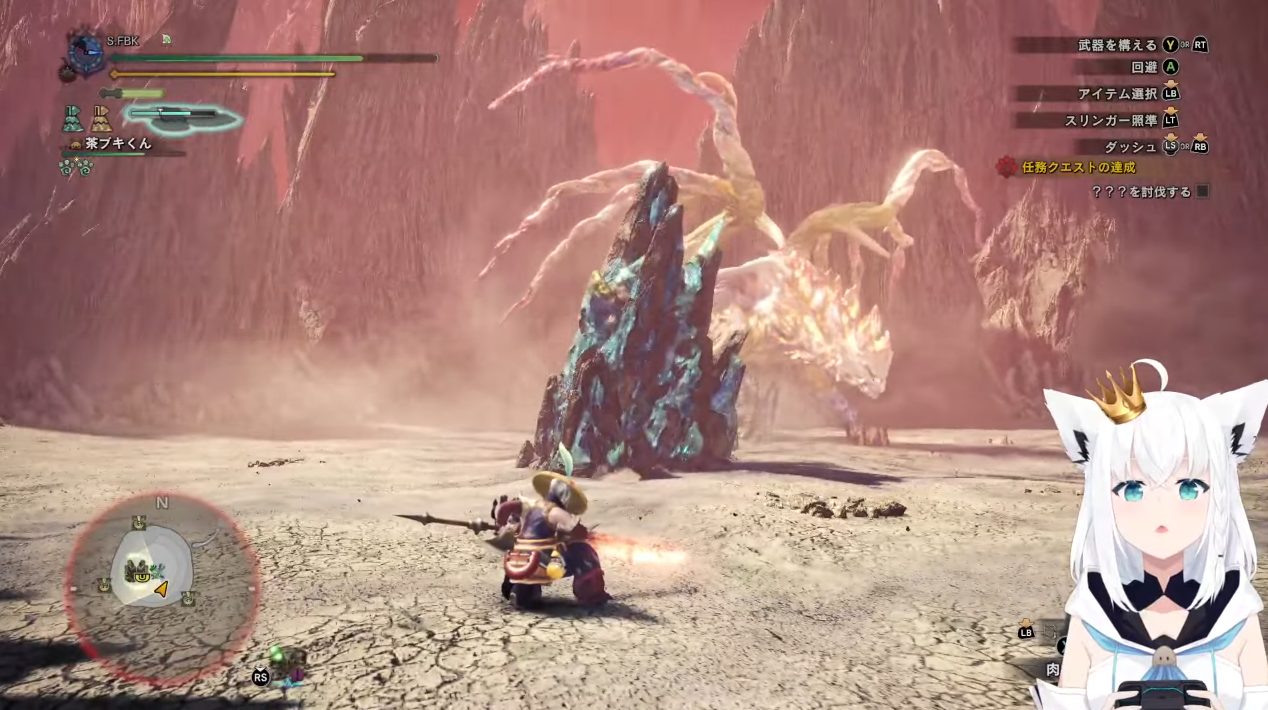Image resolution: width=1268 pixels, height=710 pixels.
Task: Toggle the ???を討伐する objective checkbox
Action: (1203, 191)
